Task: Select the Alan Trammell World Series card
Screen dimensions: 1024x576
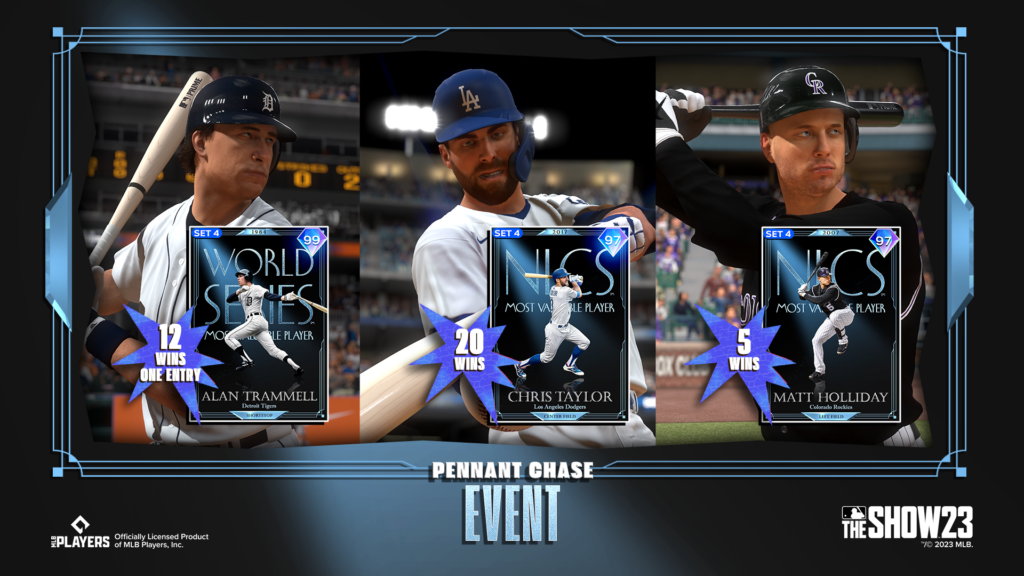Action: coord(258,324)
